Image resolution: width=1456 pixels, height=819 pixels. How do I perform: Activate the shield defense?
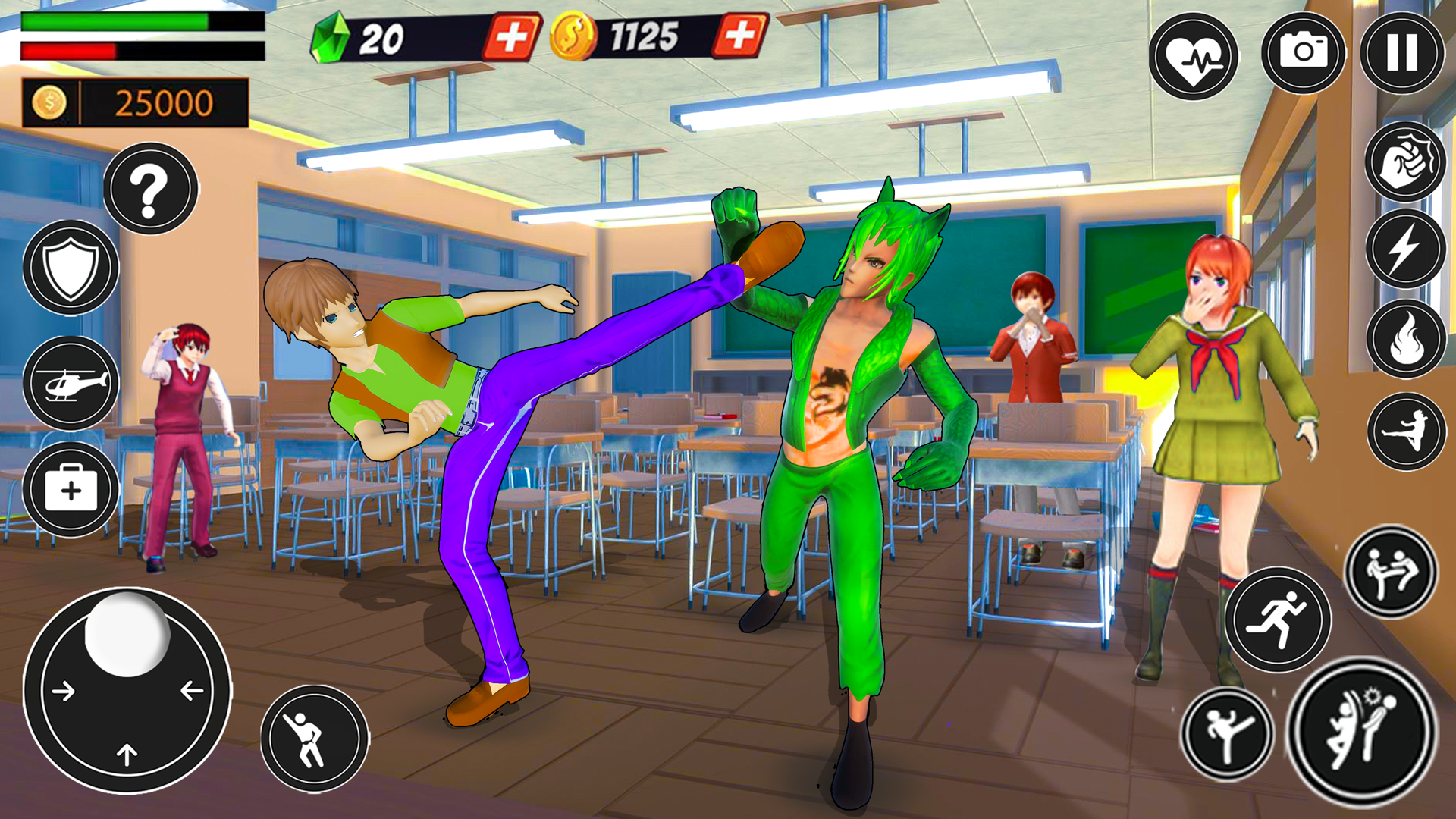point(71,268)
